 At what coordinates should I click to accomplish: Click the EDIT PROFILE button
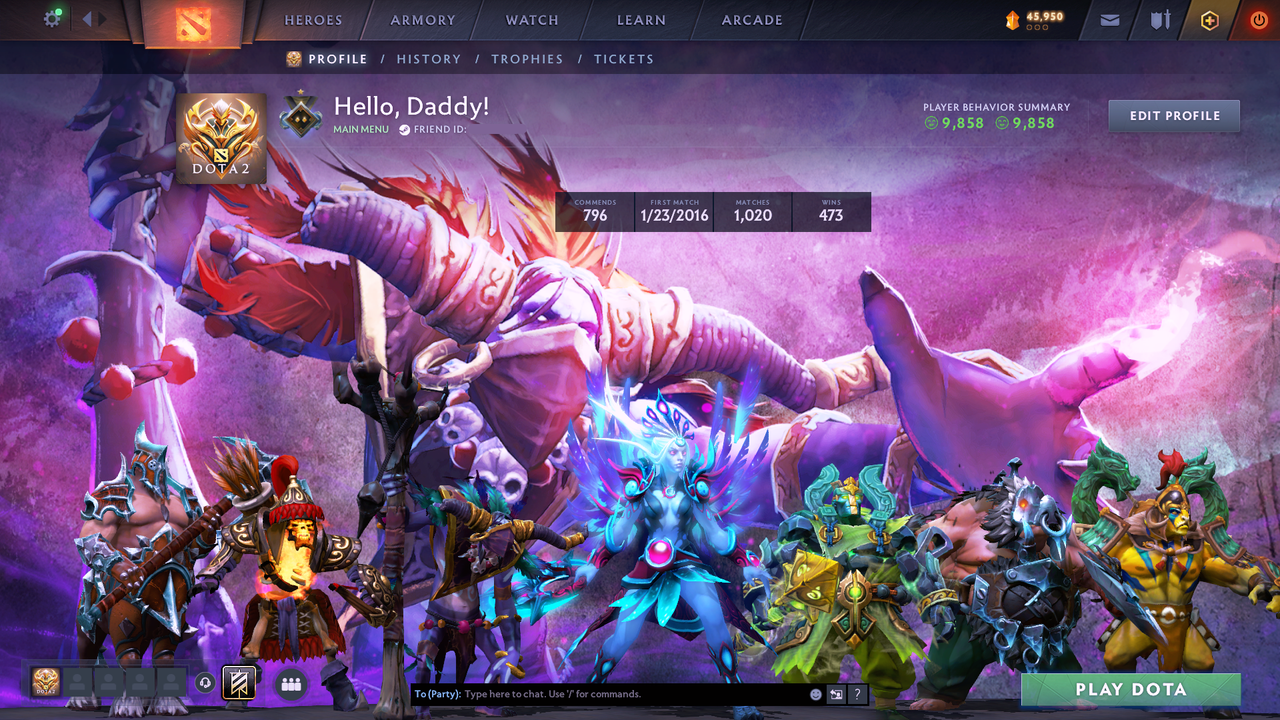(x=1173, y=115)
